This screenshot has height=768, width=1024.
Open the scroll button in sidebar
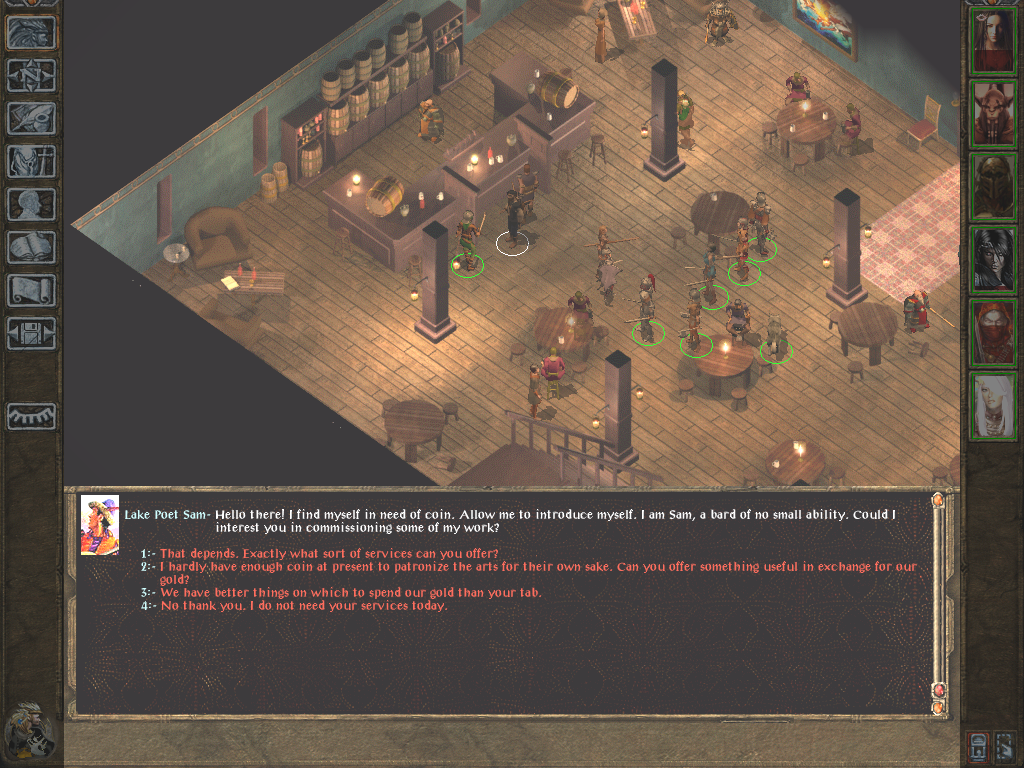pos(31,290)
